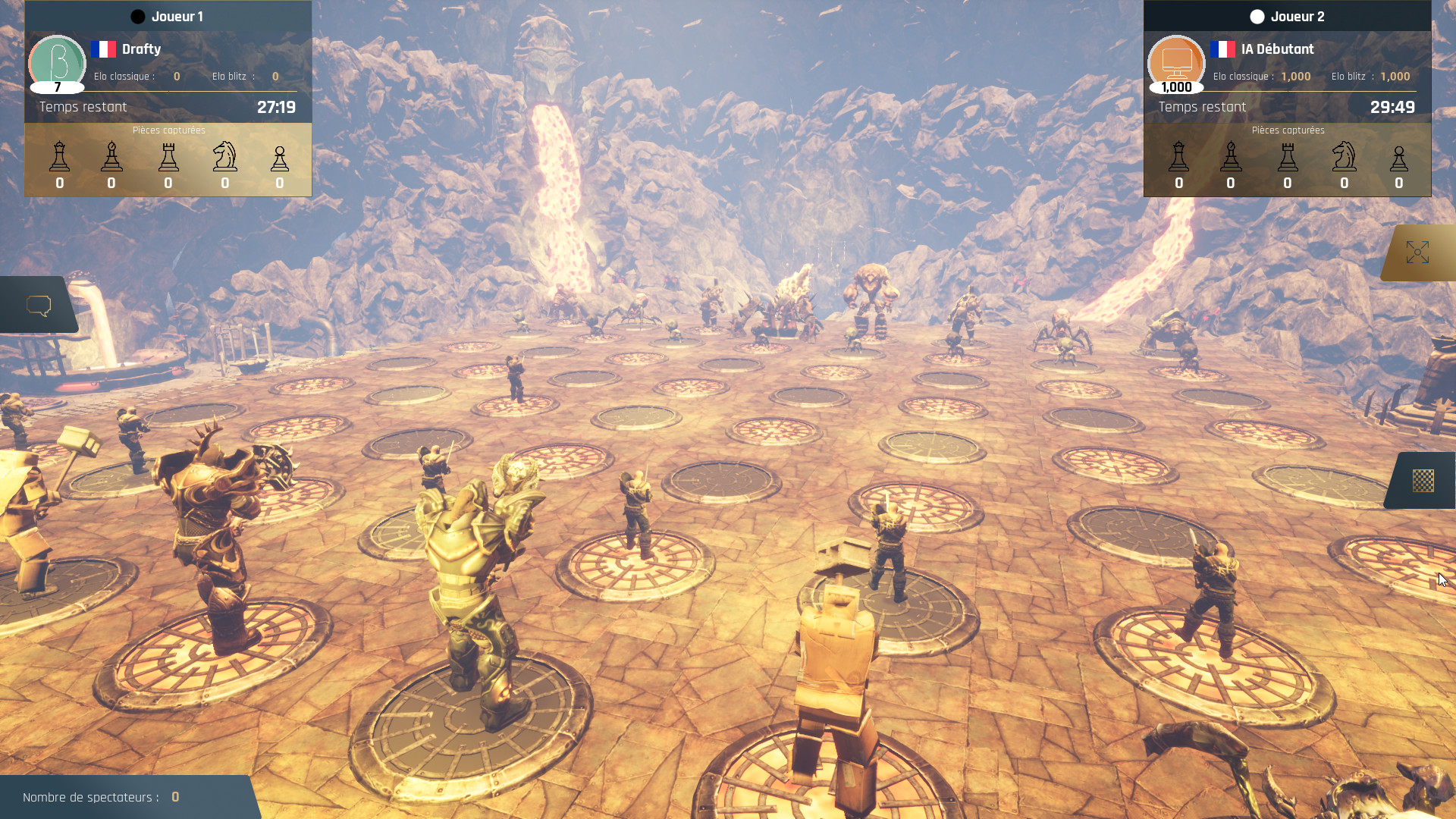Click Drafty's player avatar
Screen dimensions: 1456x819
tap(58, 62)
